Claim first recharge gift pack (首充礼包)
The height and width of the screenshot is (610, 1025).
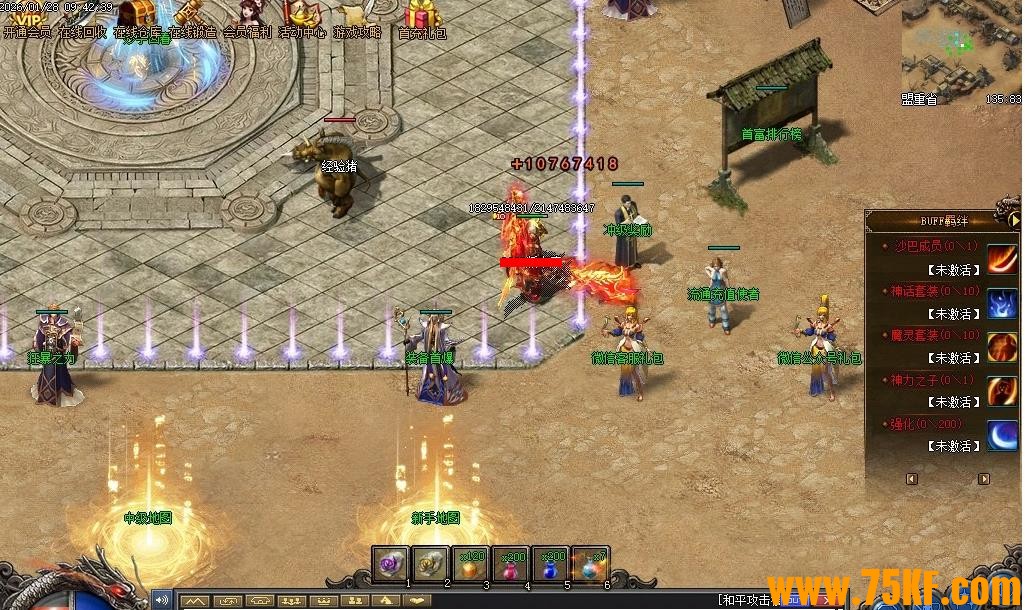tap(423, 16)
